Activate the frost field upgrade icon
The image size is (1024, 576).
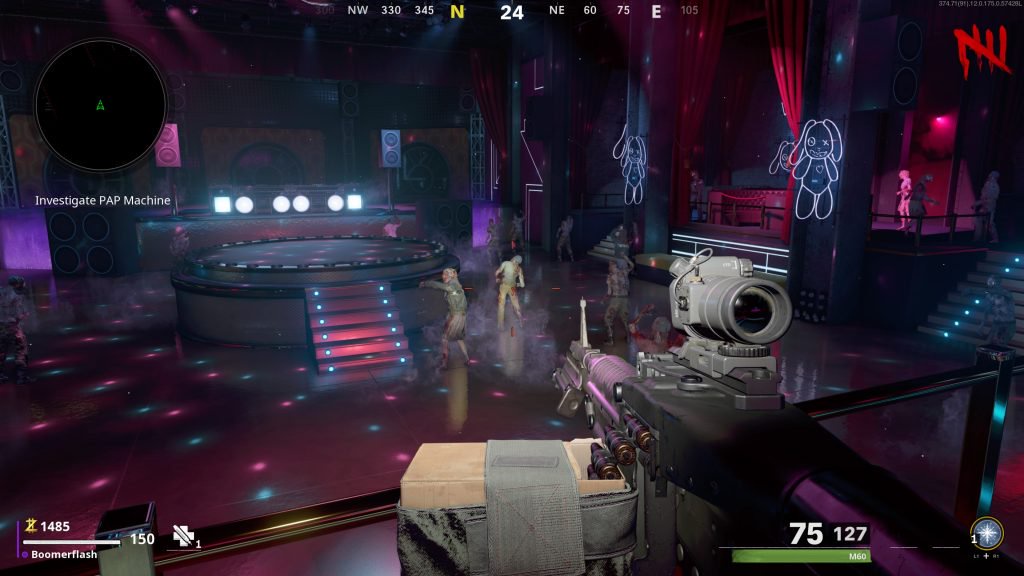tap(988, 532)
